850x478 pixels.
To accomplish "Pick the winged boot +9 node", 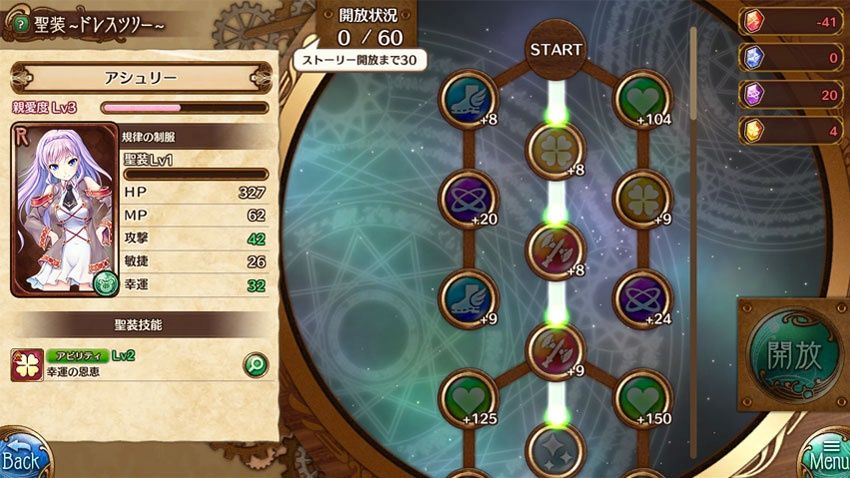I will click(x=468, y=297).
